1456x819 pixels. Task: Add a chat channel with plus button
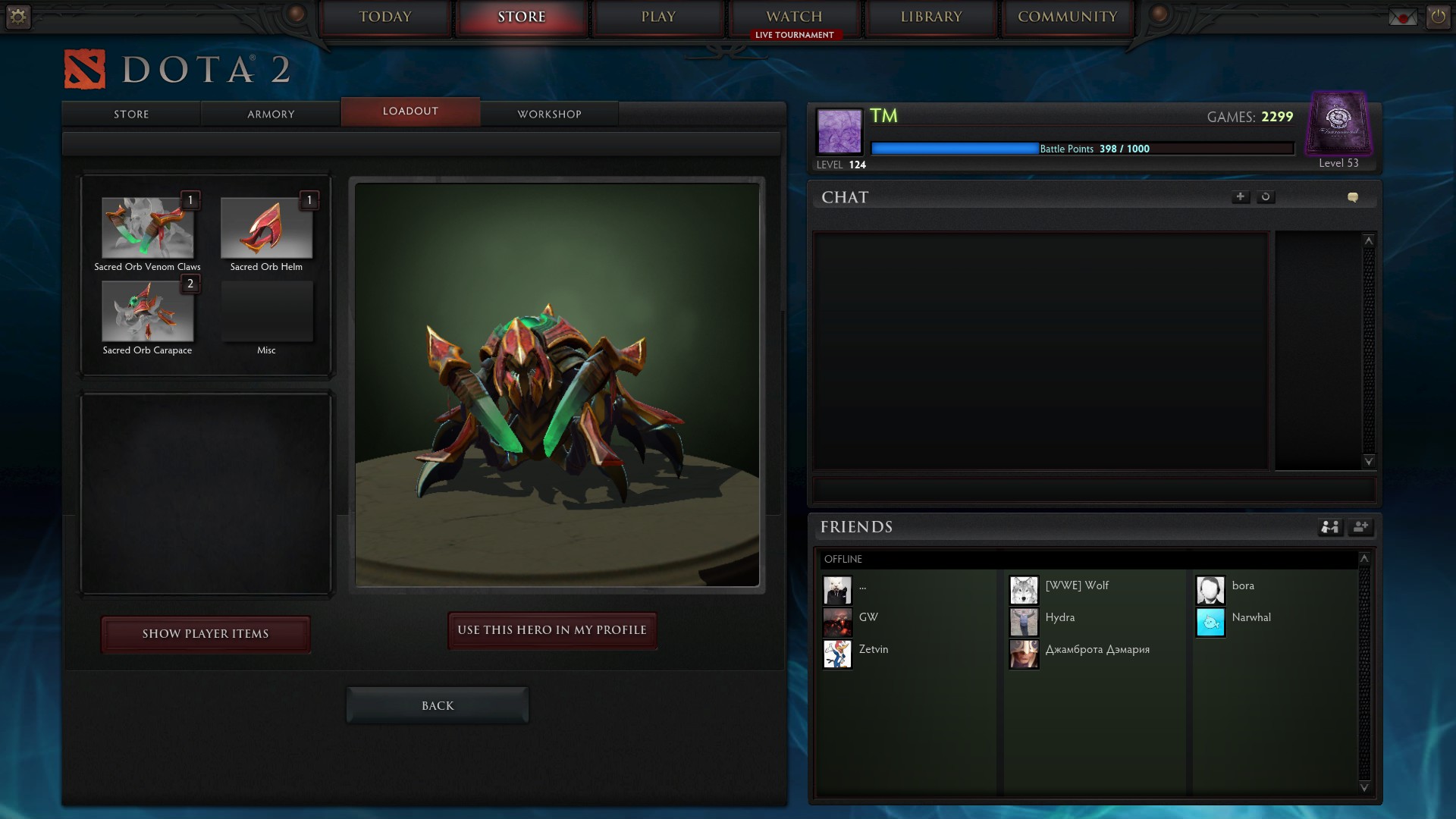(x=1240, y=197)
